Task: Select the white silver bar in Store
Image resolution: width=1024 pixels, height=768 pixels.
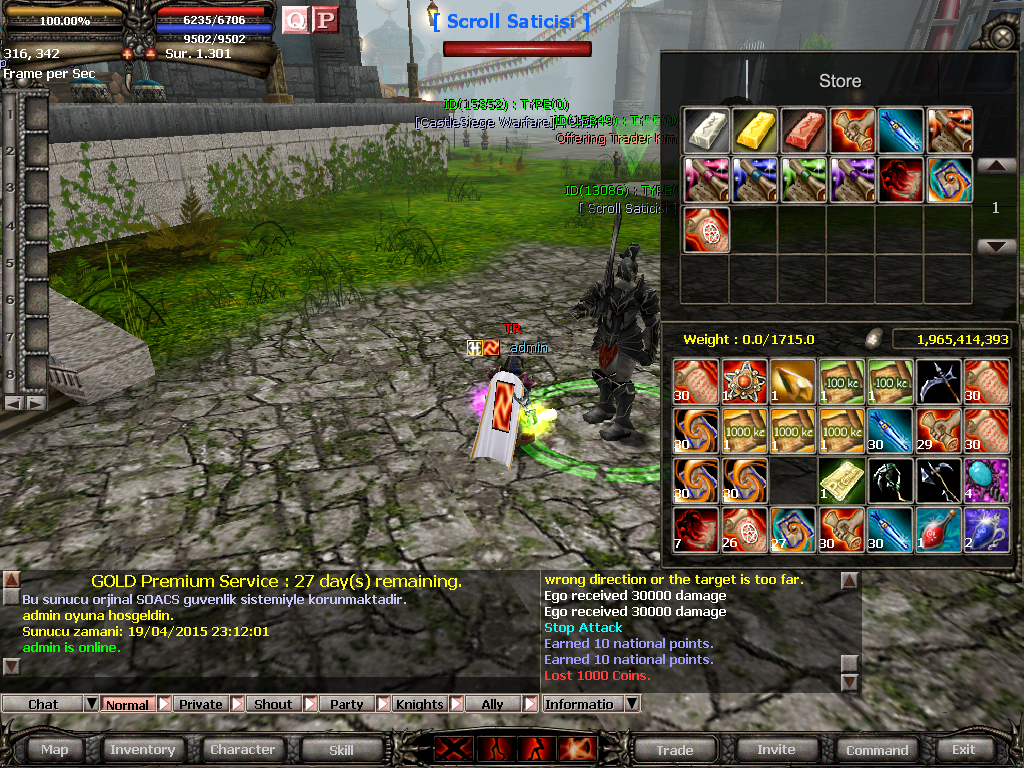Action: pyautogui.click(x=707, y=131)
